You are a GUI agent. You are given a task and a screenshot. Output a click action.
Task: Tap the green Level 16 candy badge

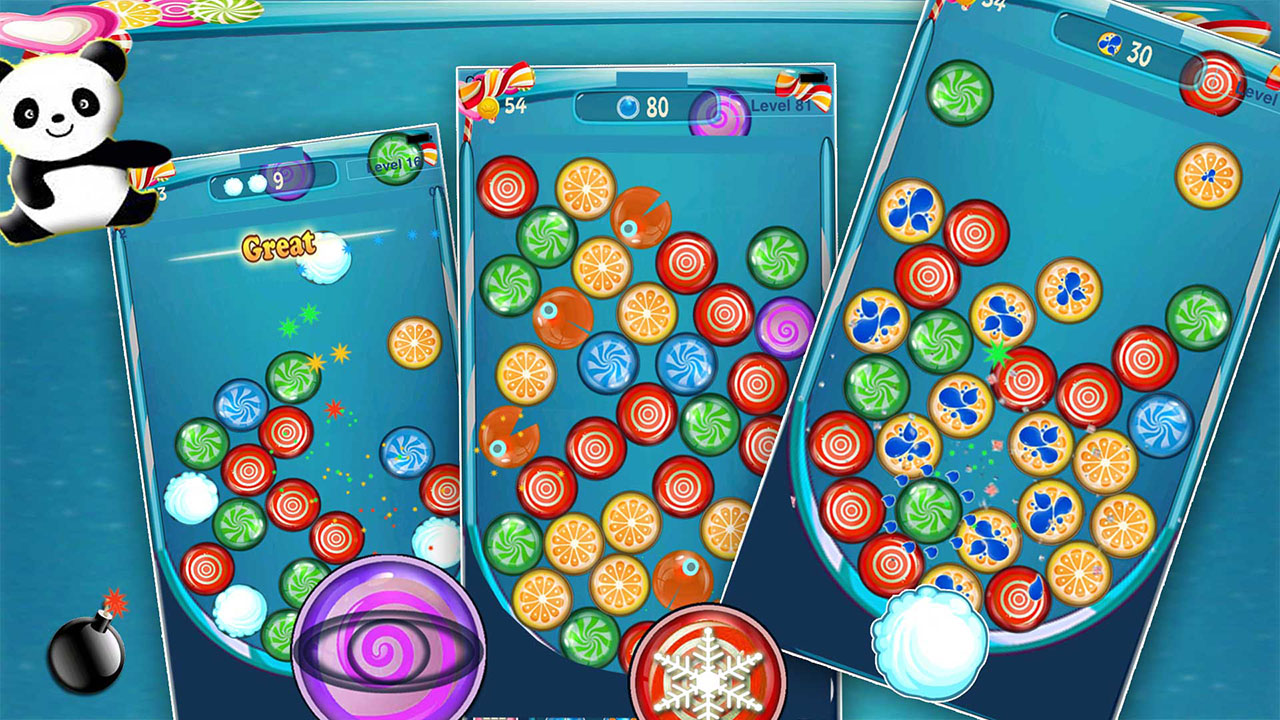[x=392, y=160]
